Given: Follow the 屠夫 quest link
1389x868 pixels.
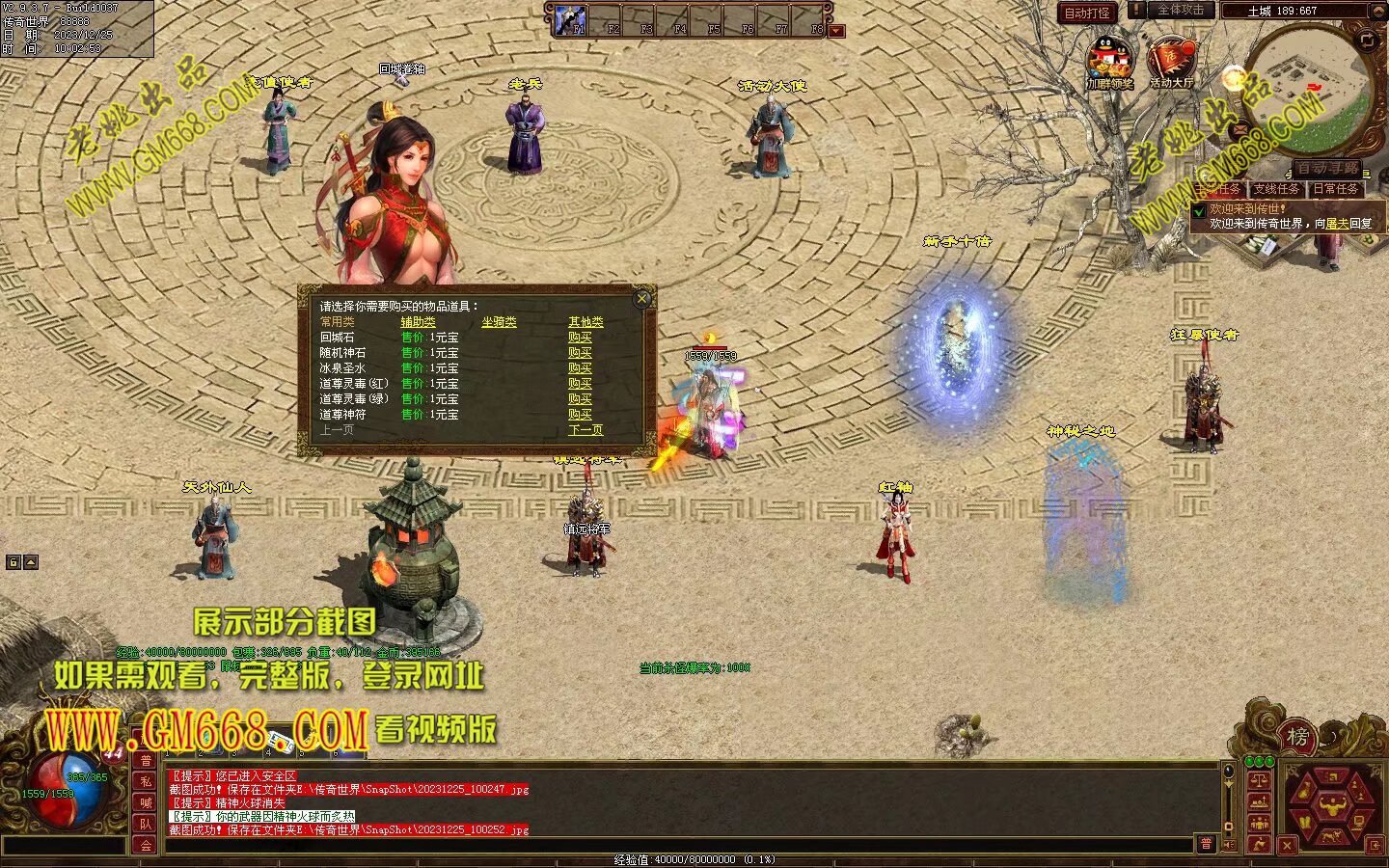Looking at the screenshot, I should pyautogui.click(x=1337, y=223).
